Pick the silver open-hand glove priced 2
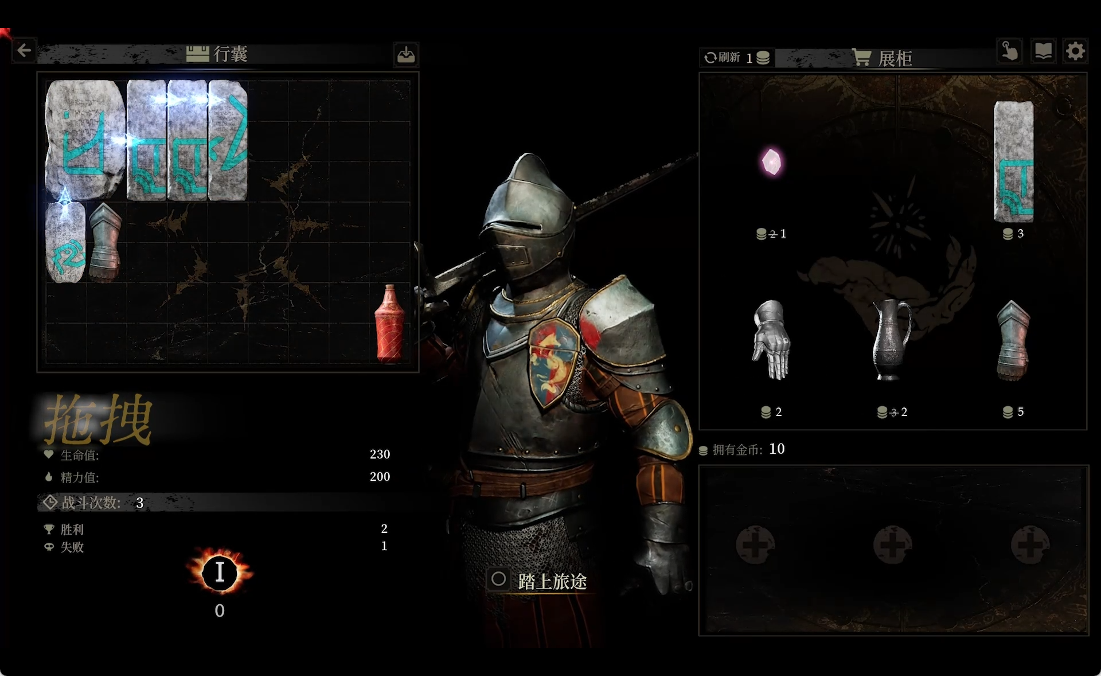Image resolution: width=1101 pixels, height=676 pixels. click(770, 340)
